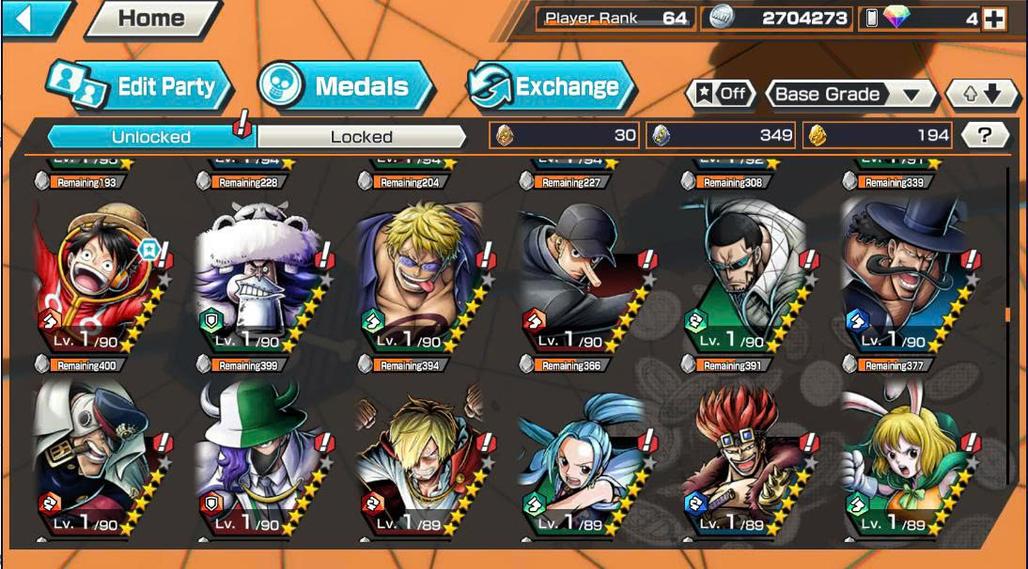Pick the blue top hat mustached character

coord(904,270)
